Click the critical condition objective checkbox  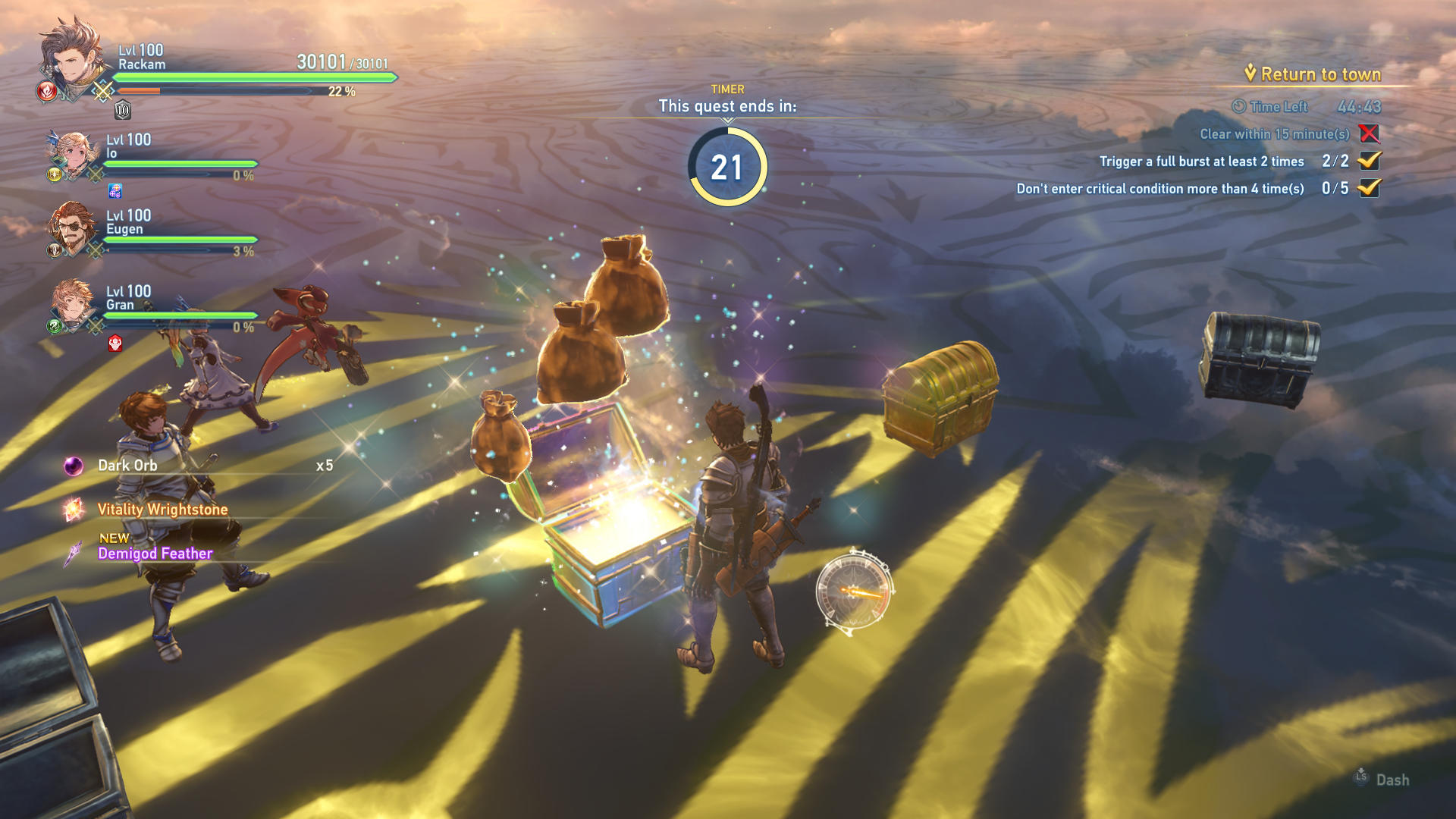pos(1369,188)
